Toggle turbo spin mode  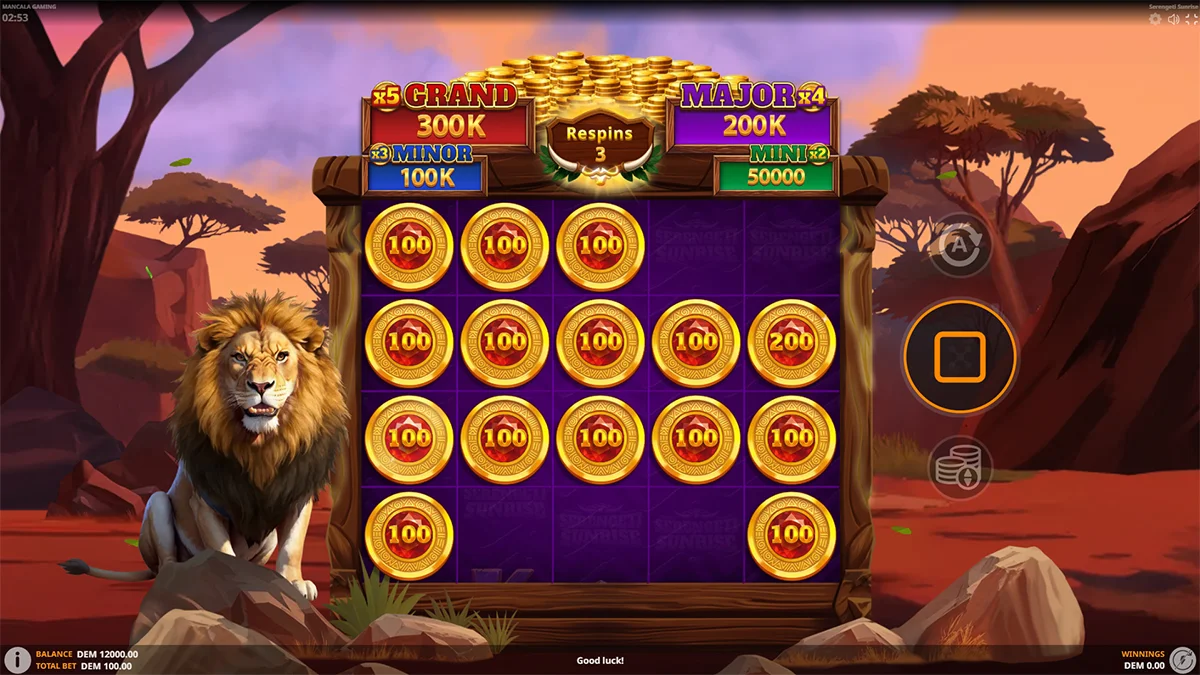coord(1182,659)
